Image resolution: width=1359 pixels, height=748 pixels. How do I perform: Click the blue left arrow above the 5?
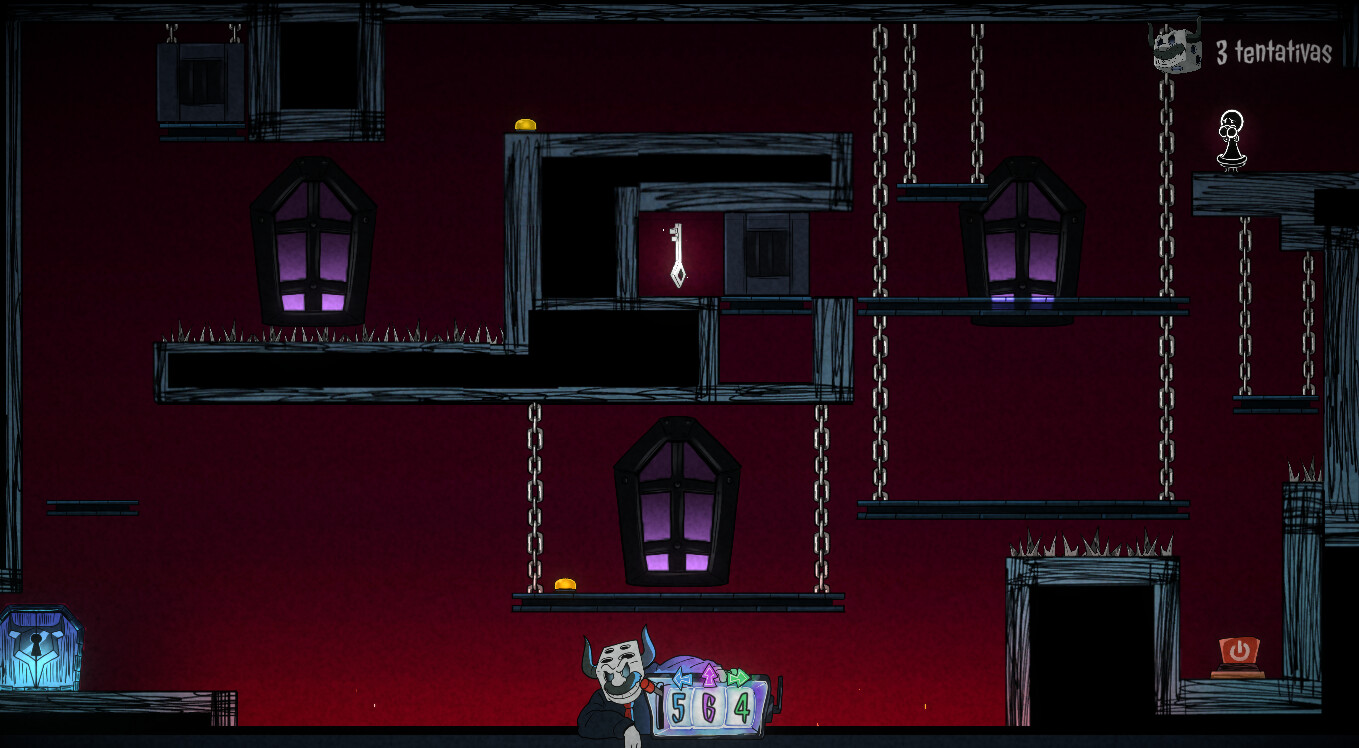682,678
